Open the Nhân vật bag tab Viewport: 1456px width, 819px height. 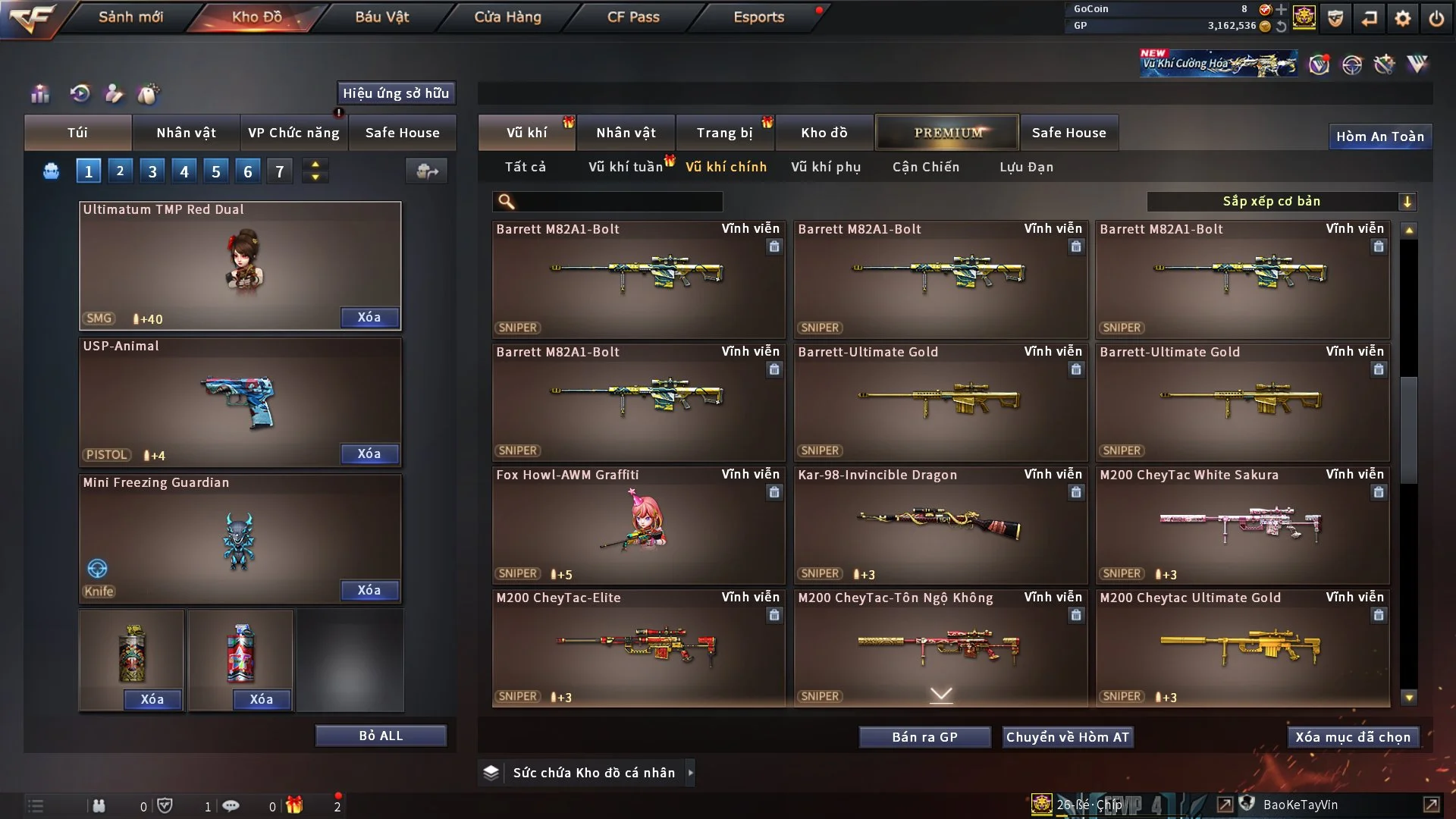(186, 133)
